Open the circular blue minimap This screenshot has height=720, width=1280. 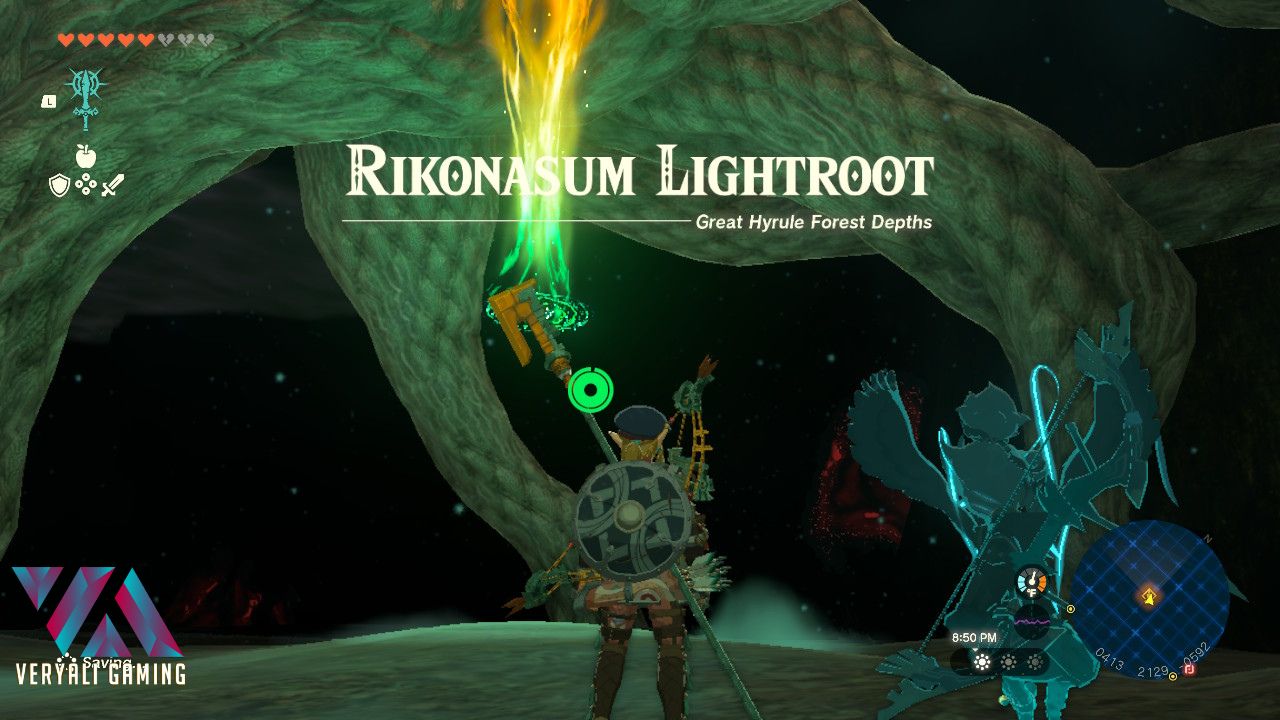[1150, 599]
